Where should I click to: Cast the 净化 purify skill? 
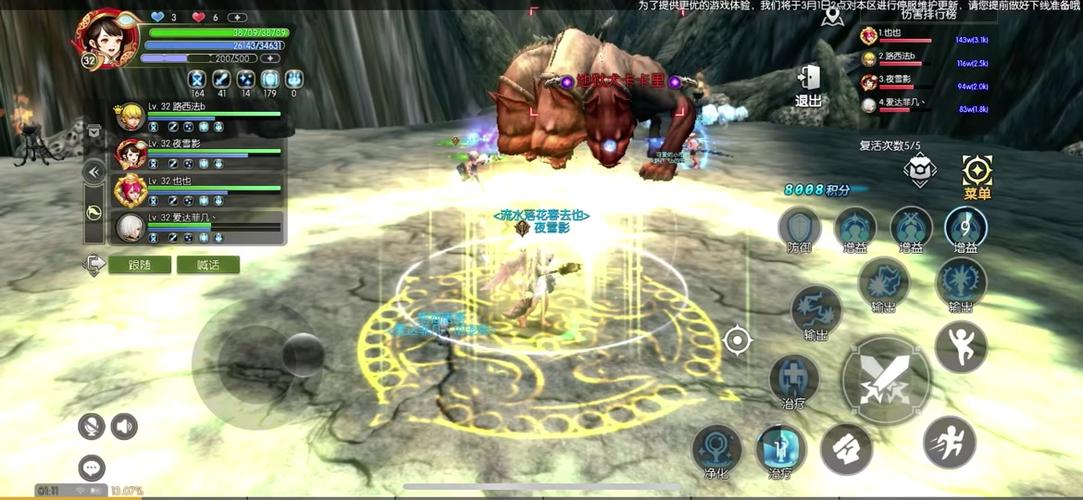[x=717, y=448]
